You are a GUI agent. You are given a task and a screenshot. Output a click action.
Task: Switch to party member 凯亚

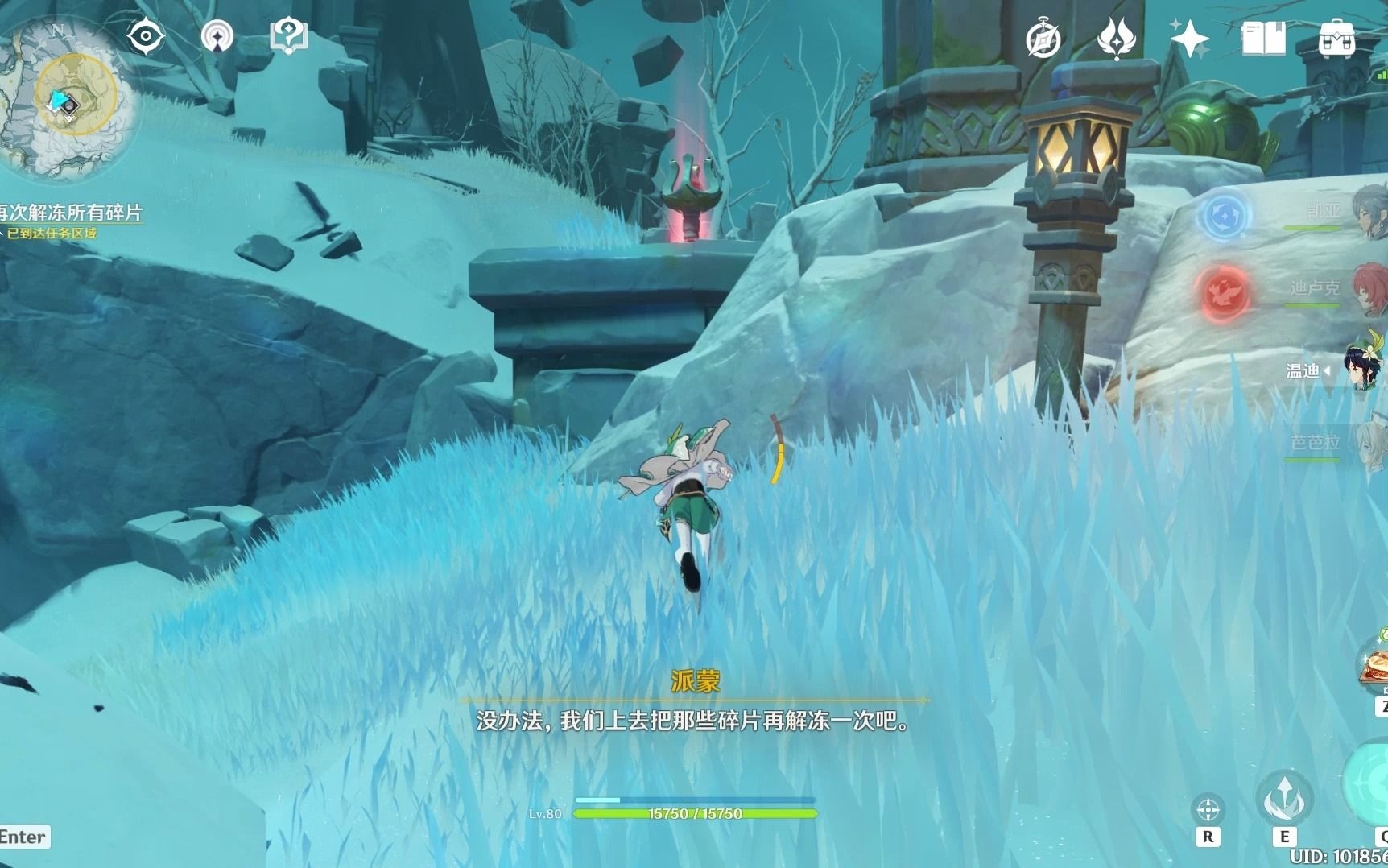tap(1324, 212)
